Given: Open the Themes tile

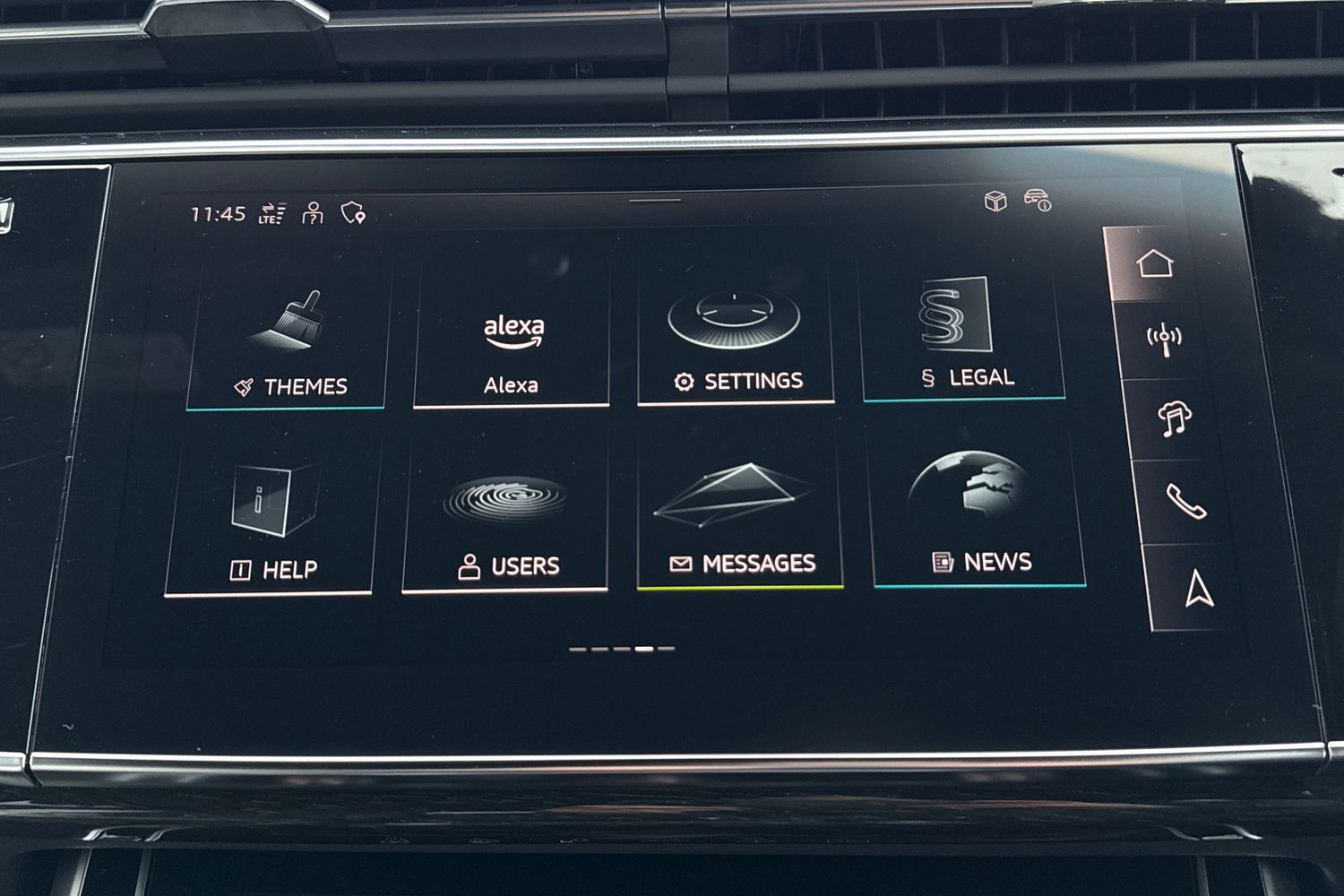Looking at the screenshot, I should coord(289,342).
